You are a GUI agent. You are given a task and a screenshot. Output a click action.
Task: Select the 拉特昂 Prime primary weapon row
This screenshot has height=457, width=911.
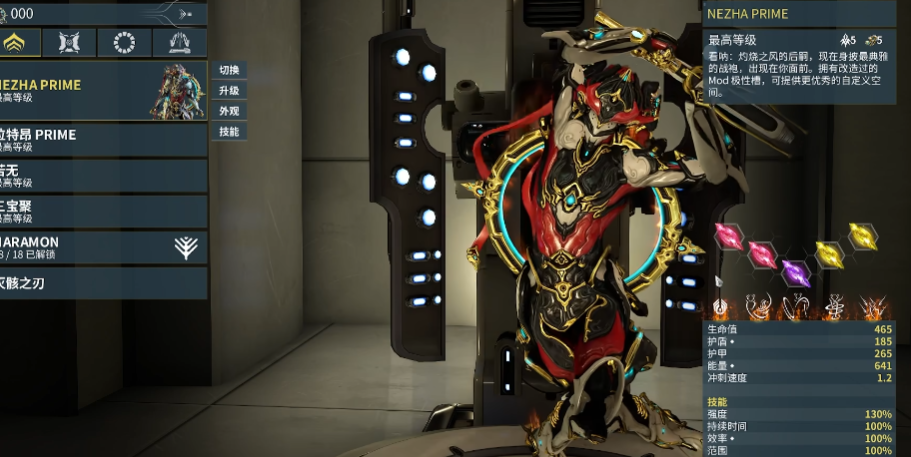100,140
